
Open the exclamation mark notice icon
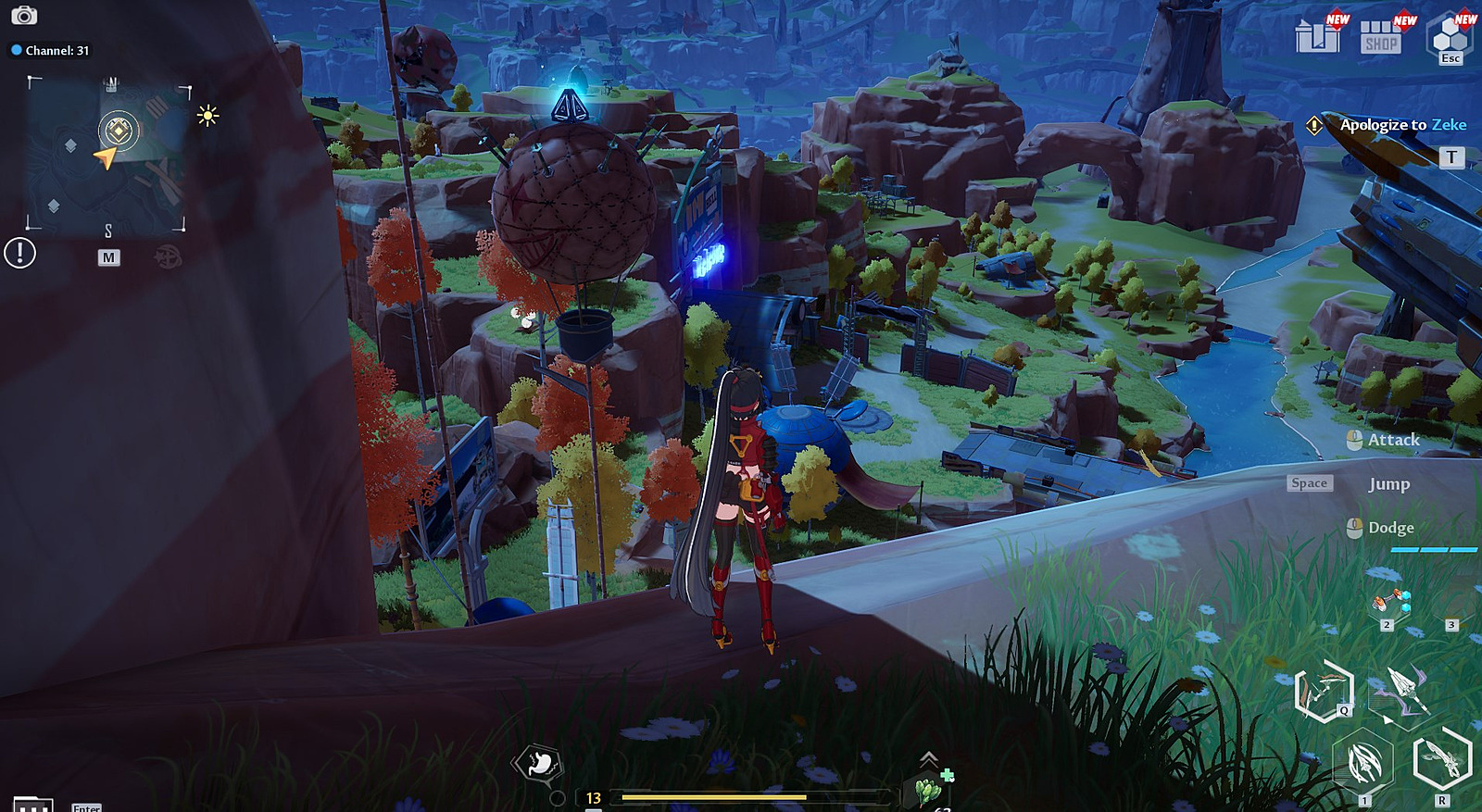coord(19,253)
